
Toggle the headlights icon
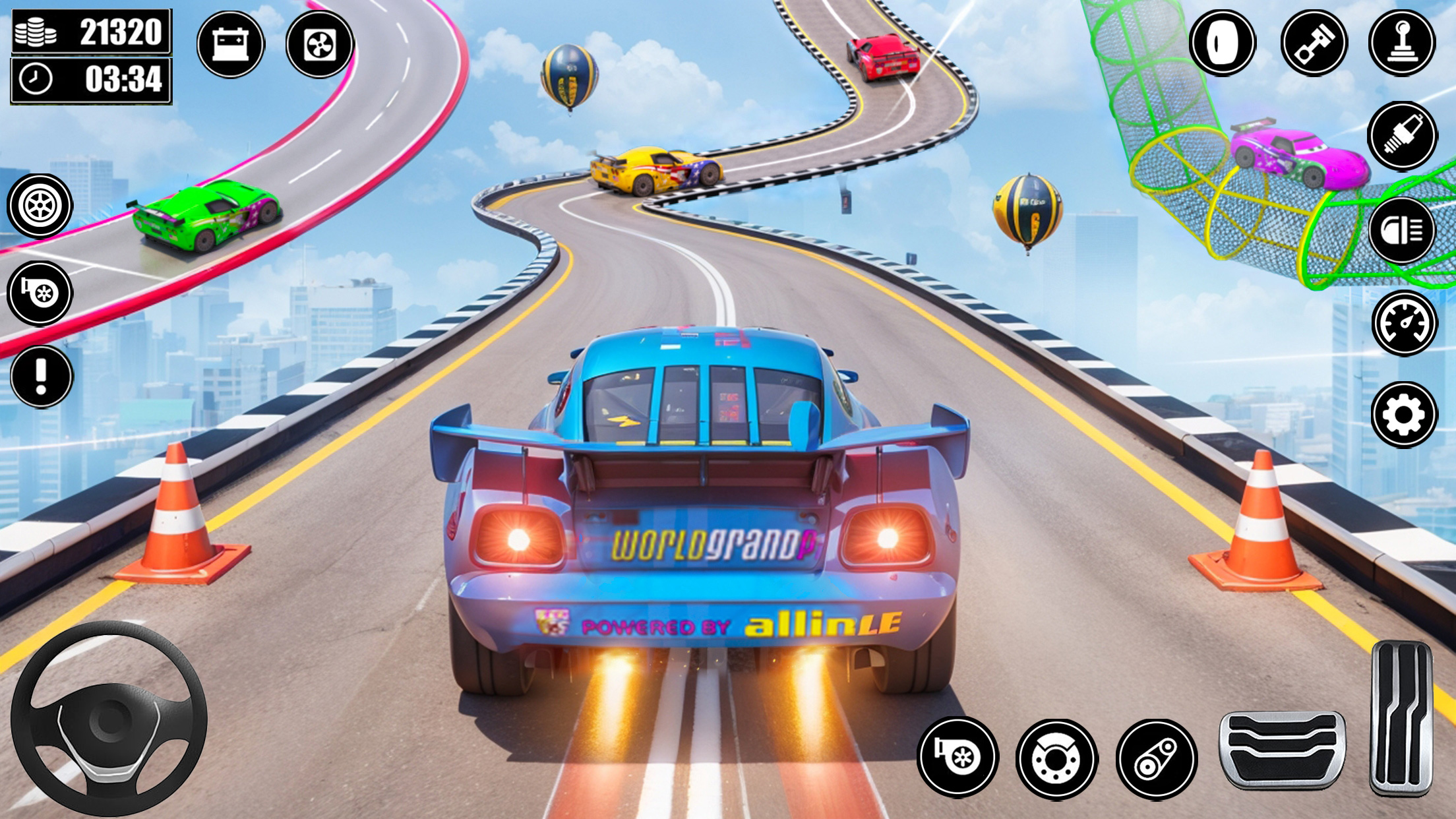tap(1401, 230)
